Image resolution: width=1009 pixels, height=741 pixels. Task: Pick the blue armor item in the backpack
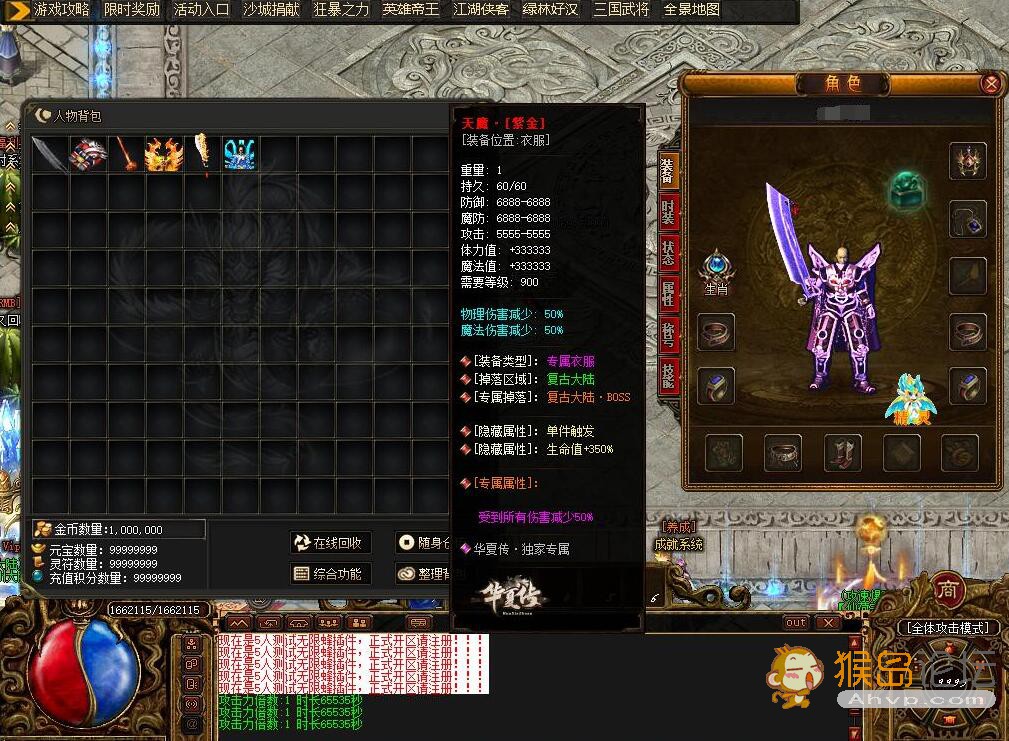(x=240, y=155)
